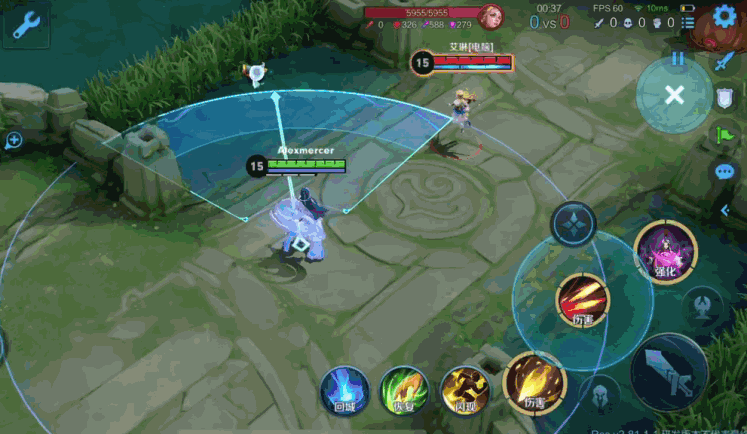The width and height of the screenshot is (747, 434).
Task: Open the chat bubble quick messages
Action: 725,172
